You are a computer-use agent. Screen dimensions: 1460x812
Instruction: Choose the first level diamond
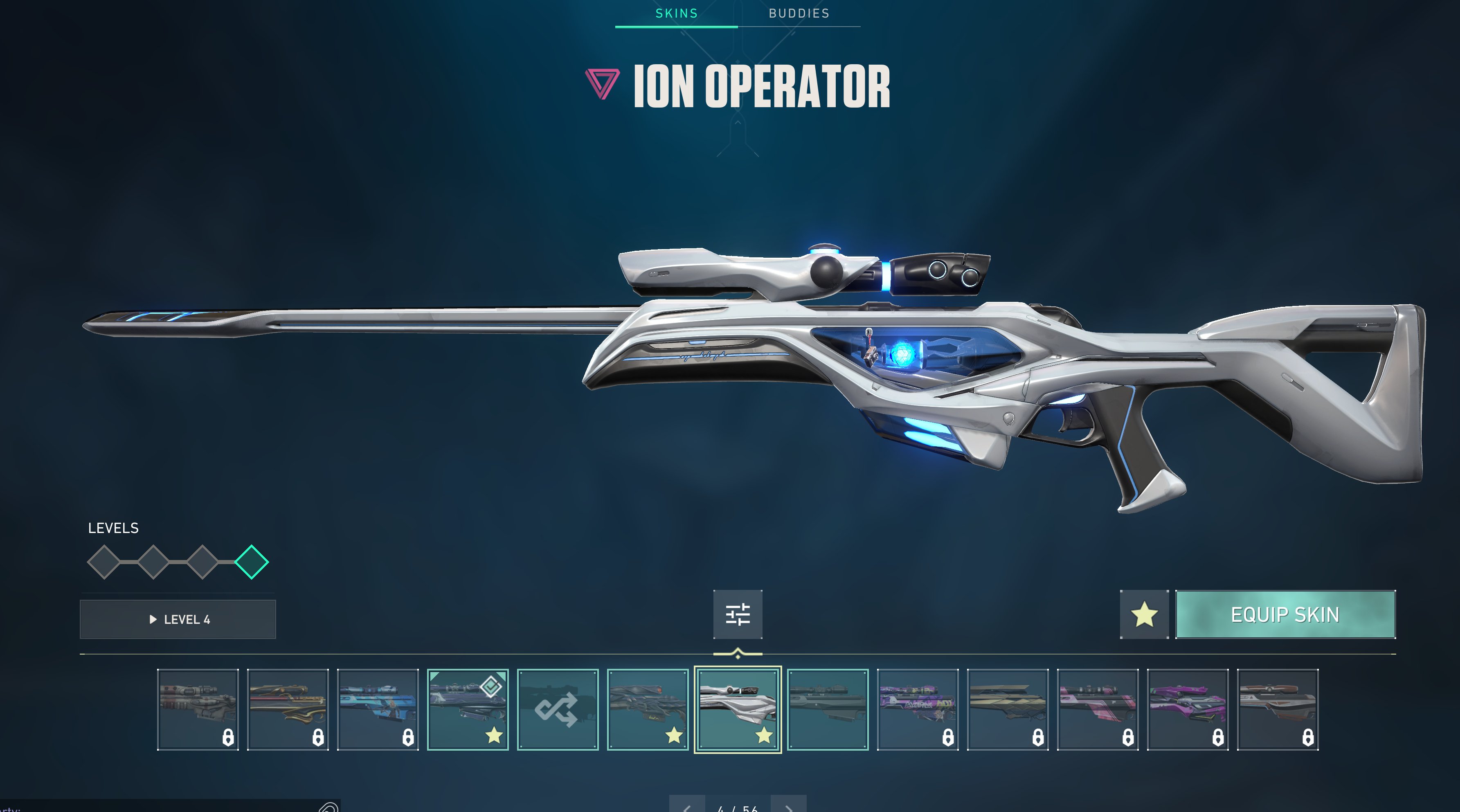point(104,562)
